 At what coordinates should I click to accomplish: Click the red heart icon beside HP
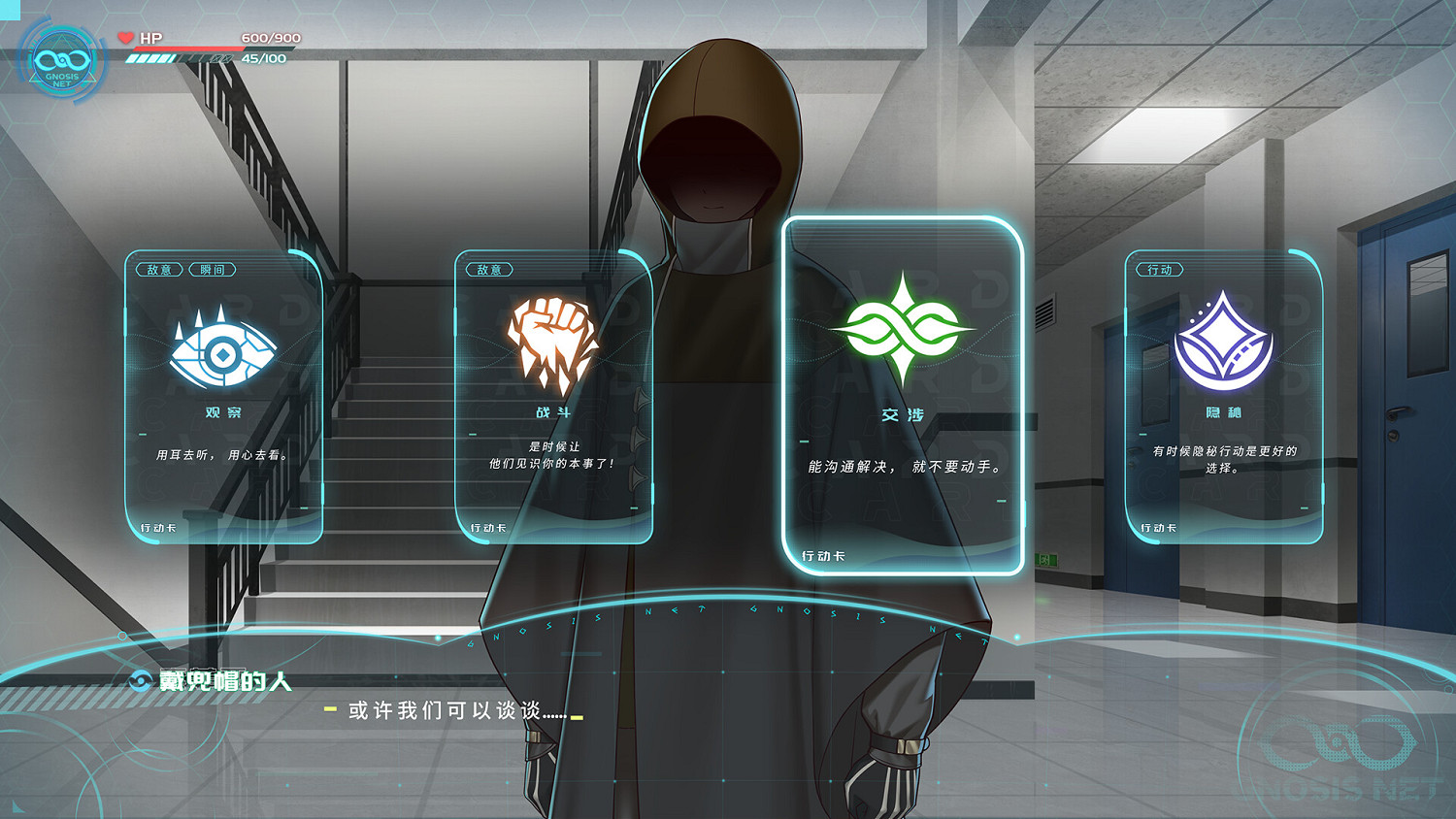pos(125,36)
